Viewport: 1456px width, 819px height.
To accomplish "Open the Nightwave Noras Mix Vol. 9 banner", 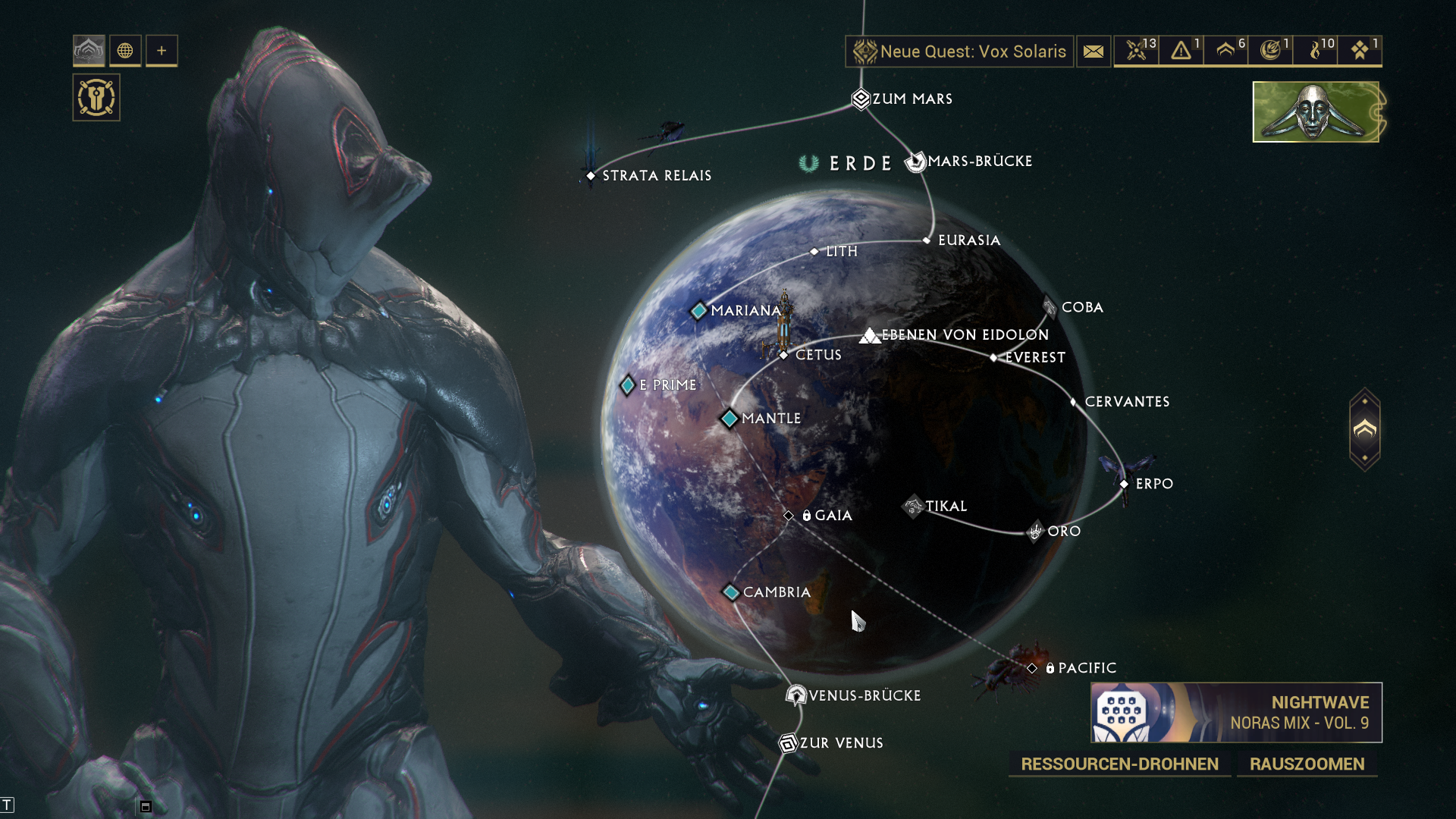I will (x=1236, y=713).
